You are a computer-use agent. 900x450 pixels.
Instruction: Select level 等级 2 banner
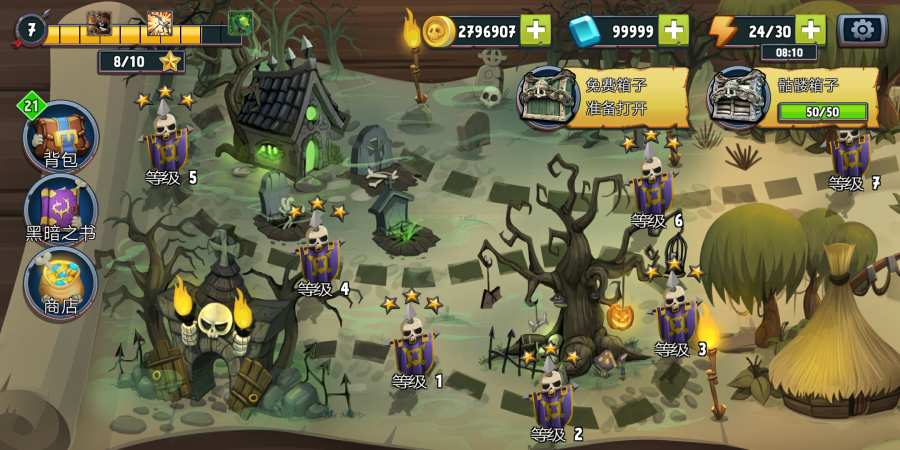[x=551, y=400]
